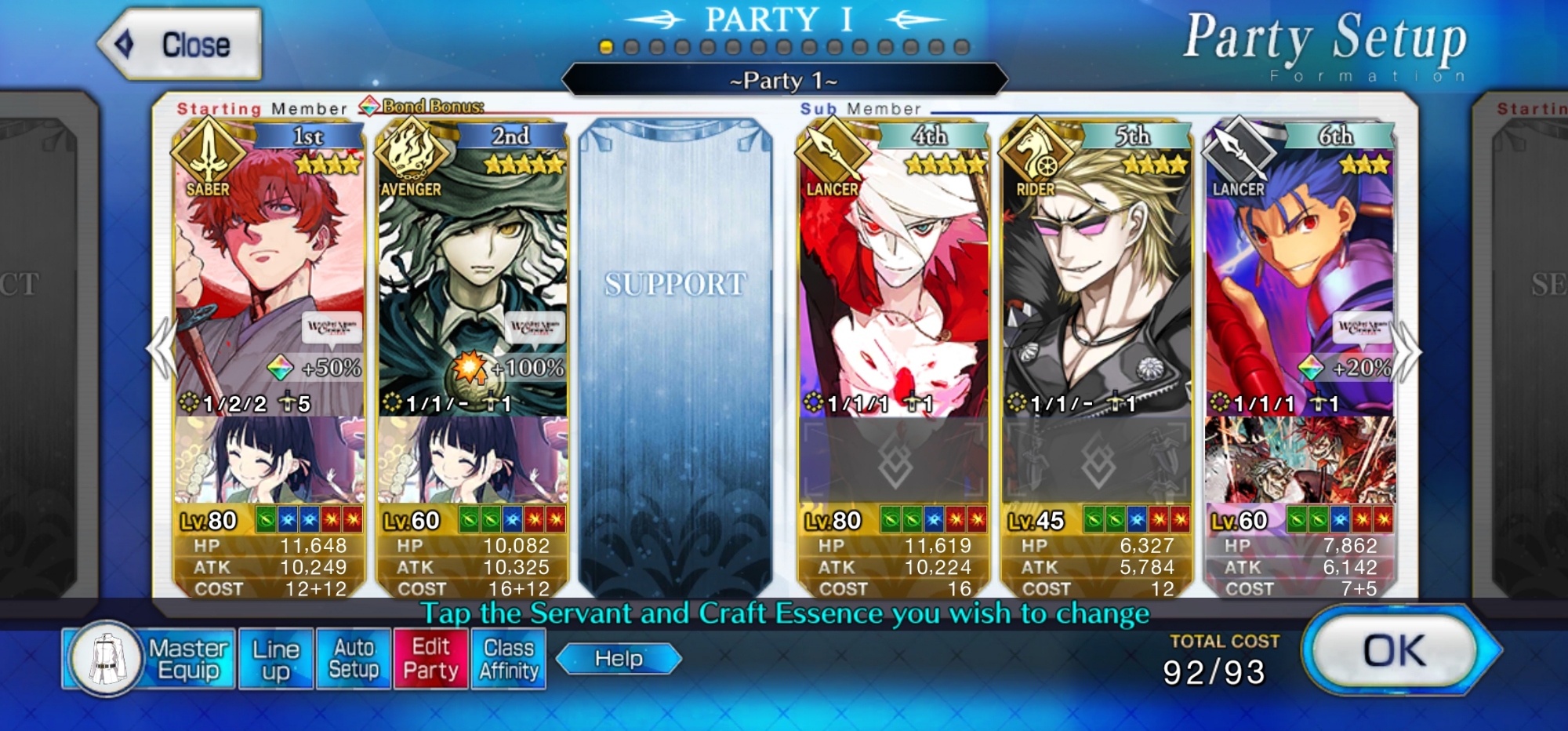The height and width of the screenshot is (731, 1568).
Task: Open the Help panel
Action: pos(619,659)
